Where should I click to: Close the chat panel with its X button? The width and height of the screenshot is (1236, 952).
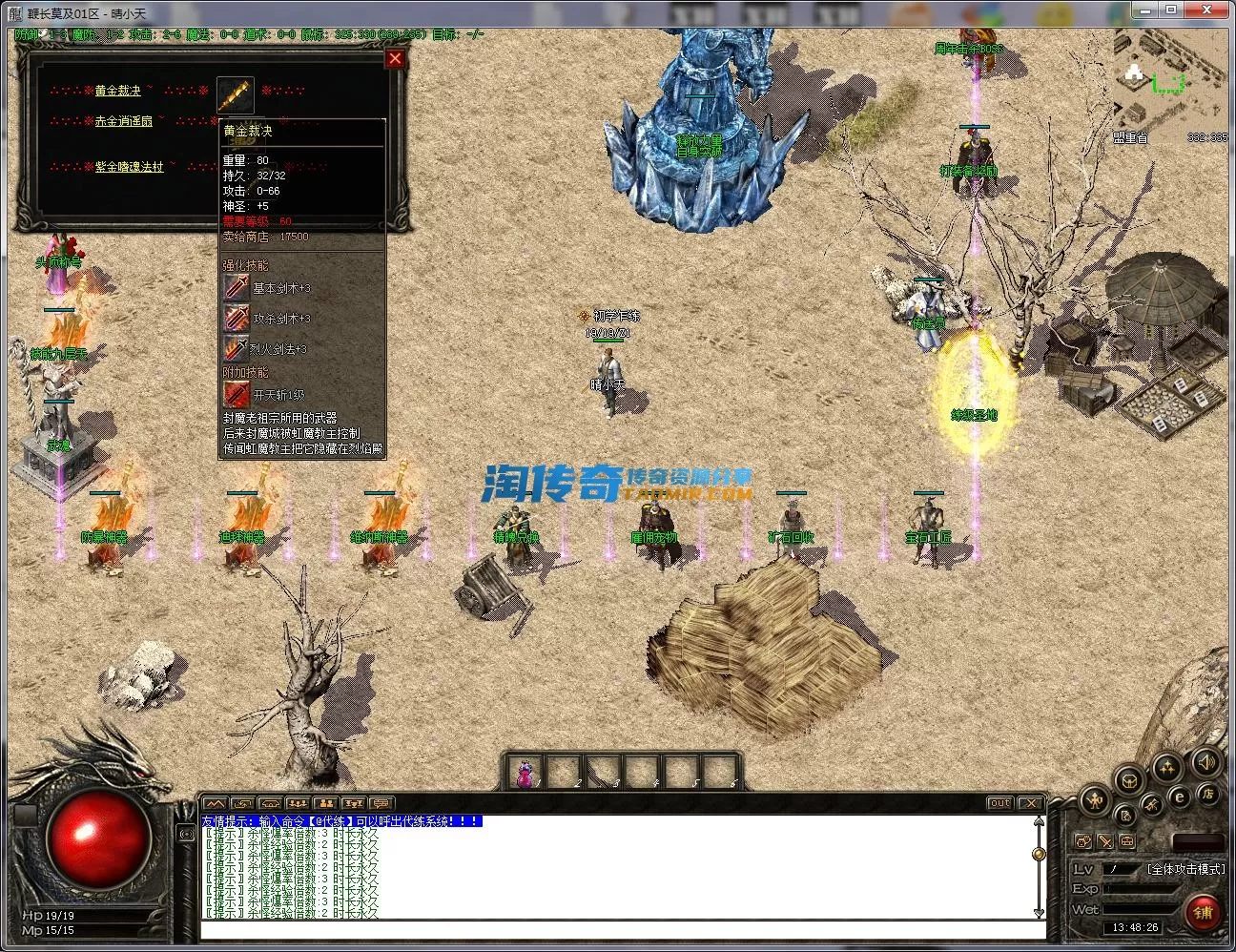pyautogui.click(x=1030, y=803)
